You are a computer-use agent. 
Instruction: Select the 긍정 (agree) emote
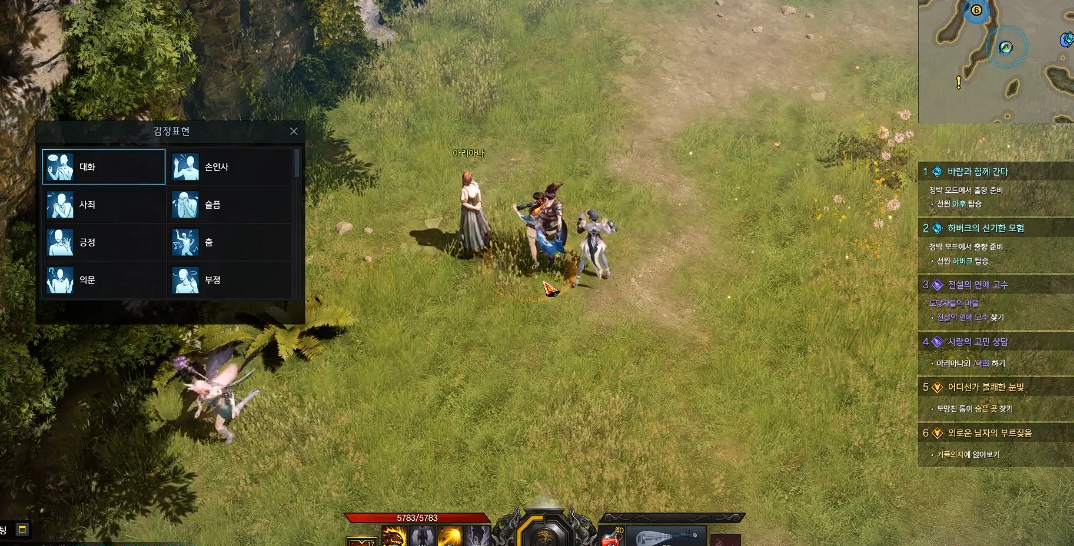(x=104, y=243)
